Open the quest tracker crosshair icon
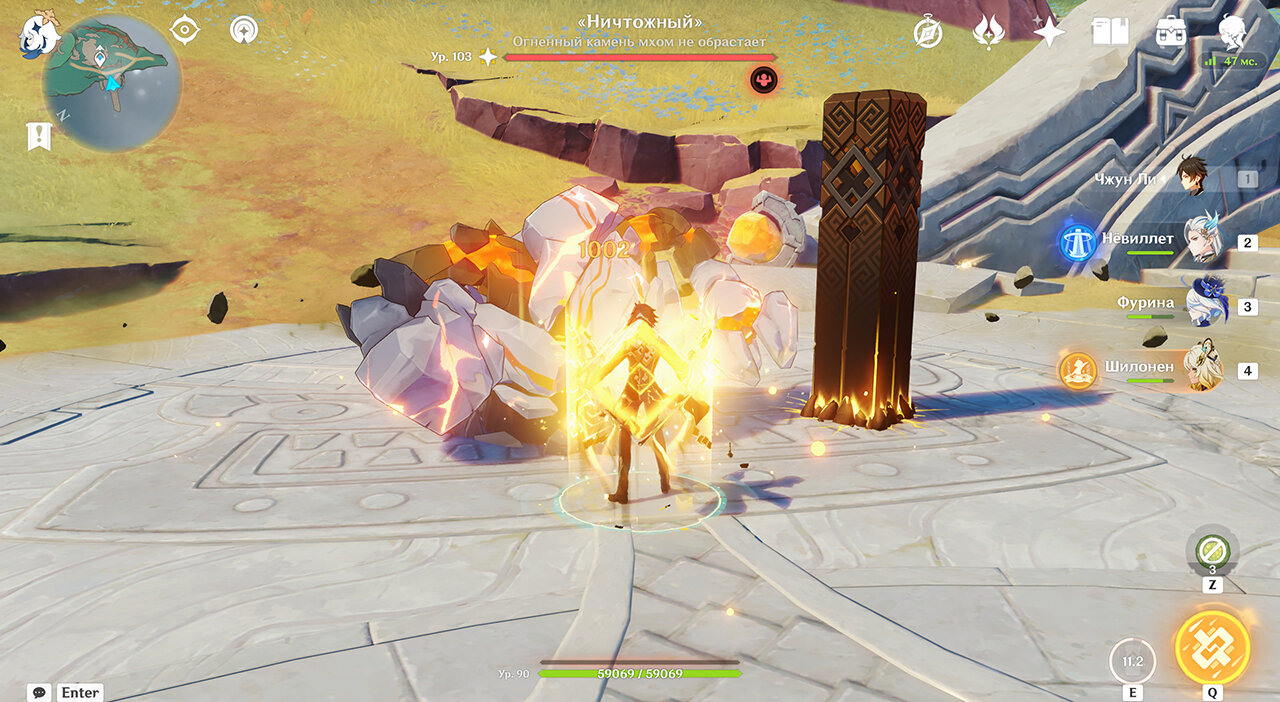The image size is (1280, 702). (x=185, y=30)
